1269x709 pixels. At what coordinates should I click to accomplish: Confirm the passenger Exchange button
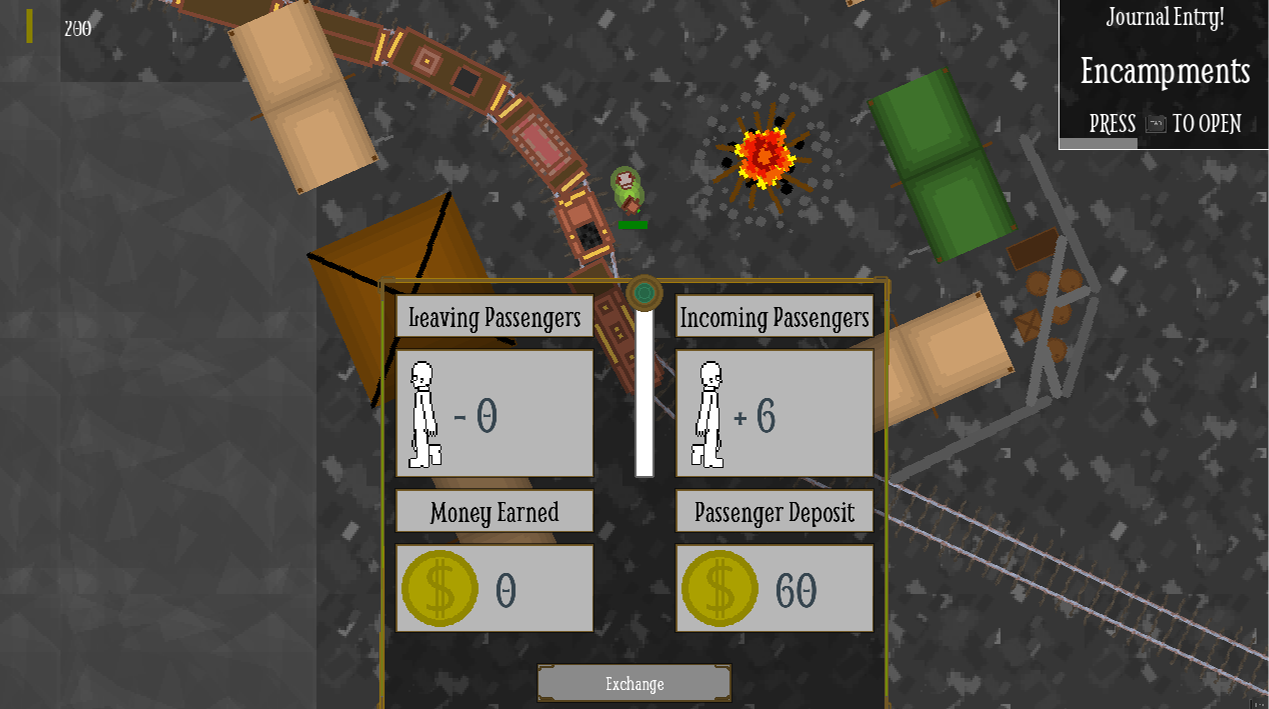point(634,684)
